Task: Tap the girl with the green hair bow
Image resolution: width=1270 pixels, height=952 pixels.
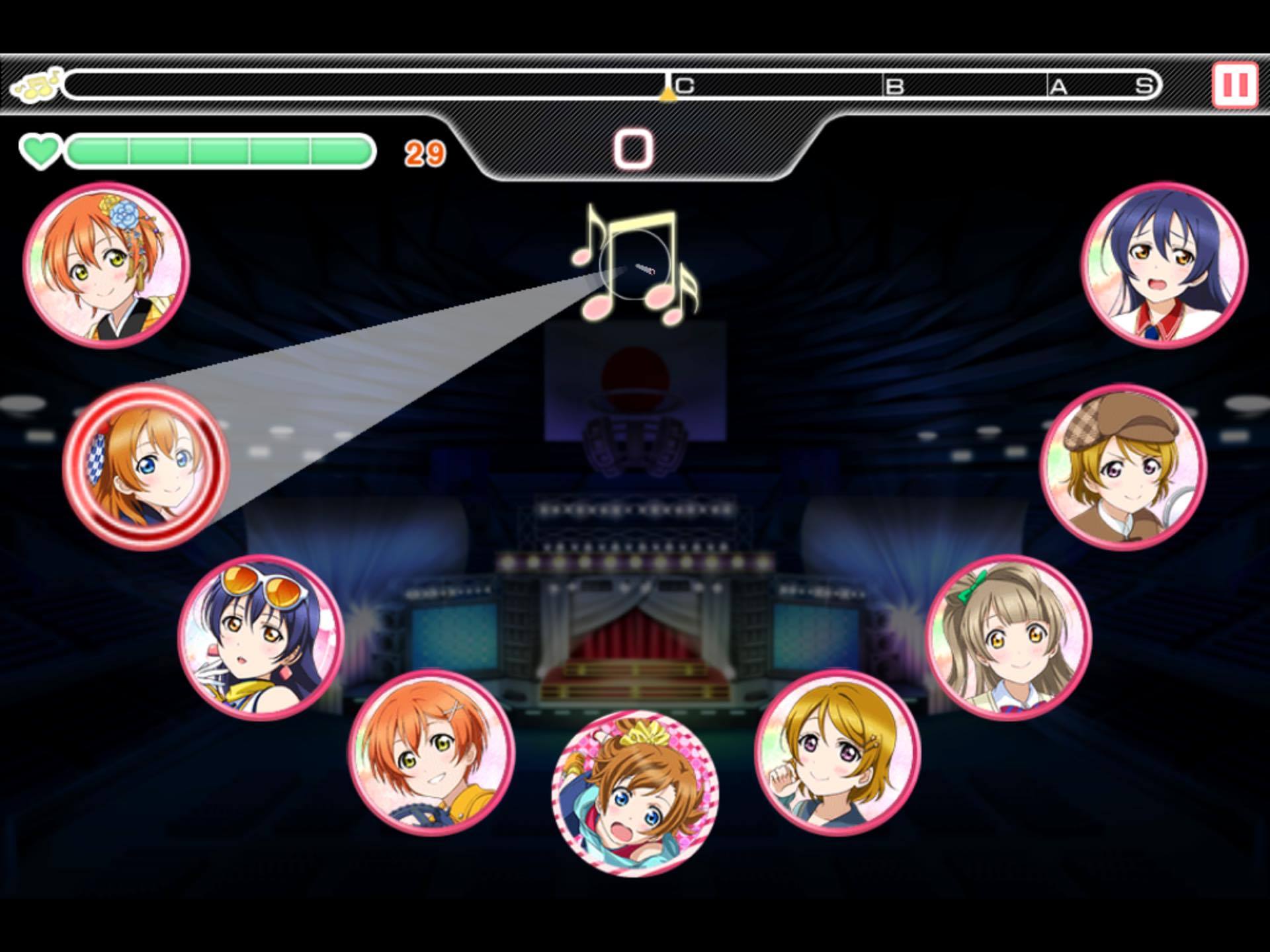Action: point(1009,637)
